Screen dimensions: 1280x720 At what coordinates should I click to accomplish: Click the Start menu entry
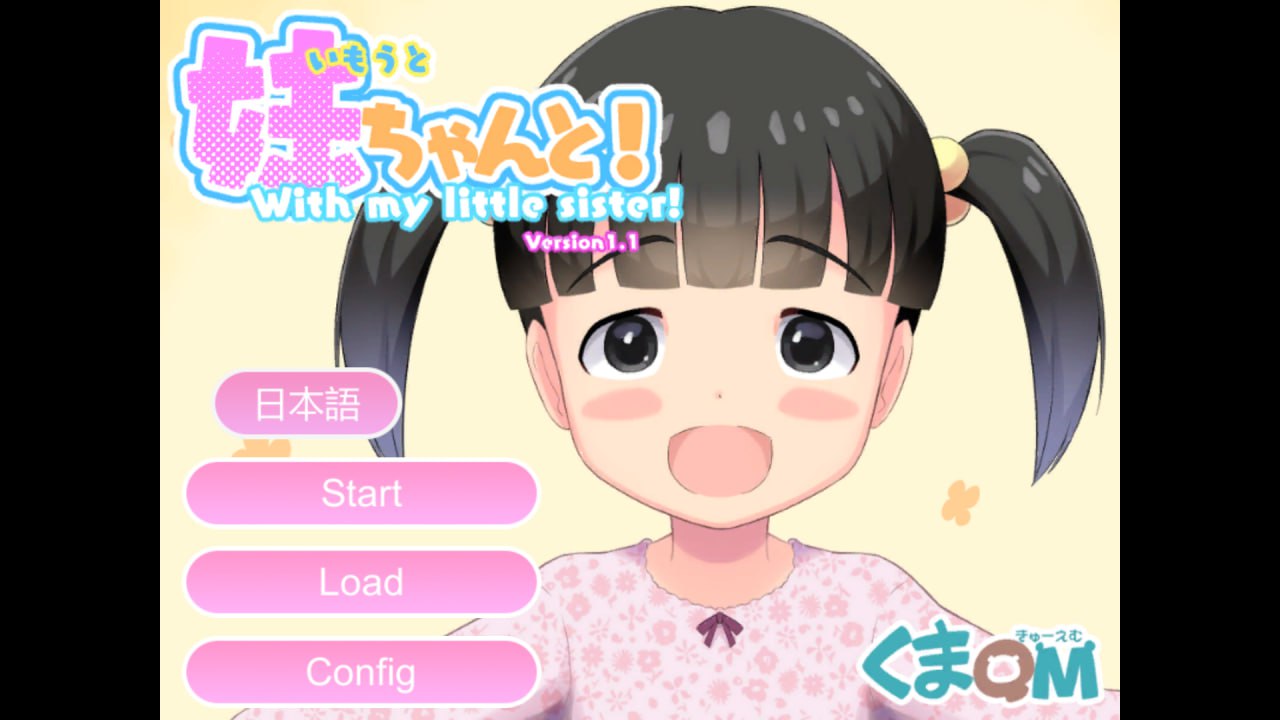(x=362, y=493)
